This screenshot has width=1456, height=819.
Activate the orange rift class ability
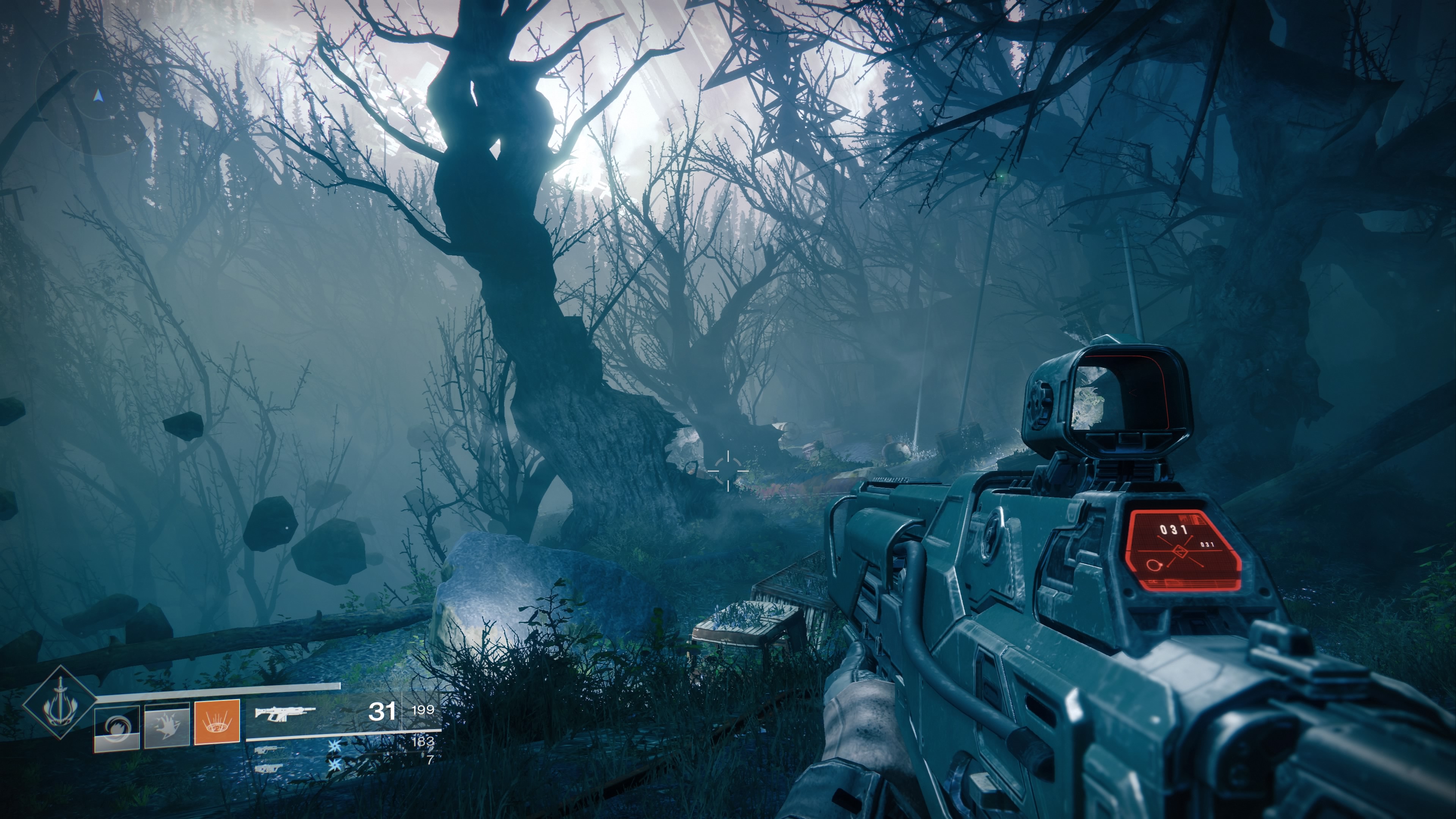coord(217,722)
